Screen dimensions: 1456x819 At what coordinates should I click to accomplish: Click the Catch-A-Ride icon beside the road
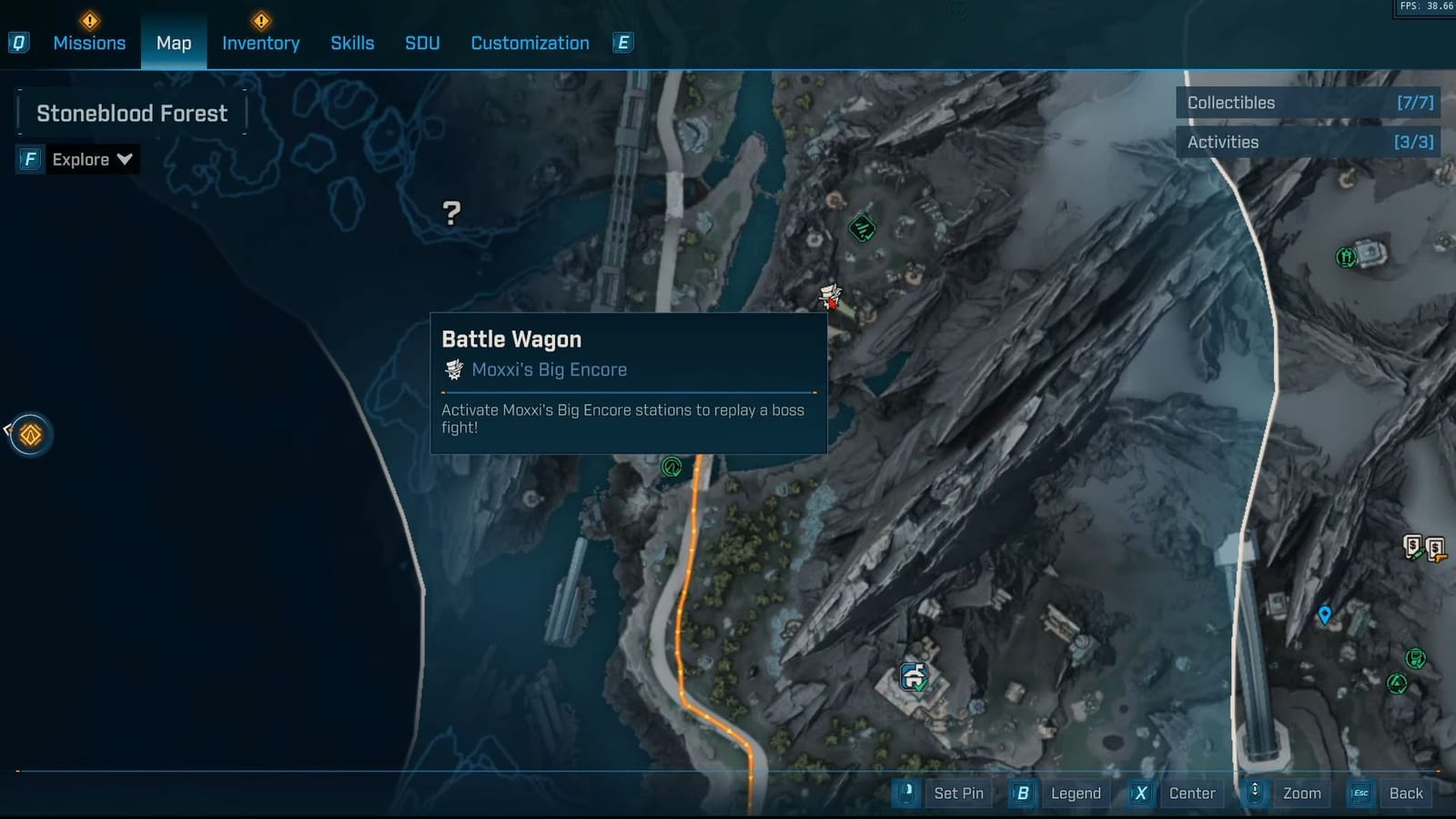tap(671, 467)
